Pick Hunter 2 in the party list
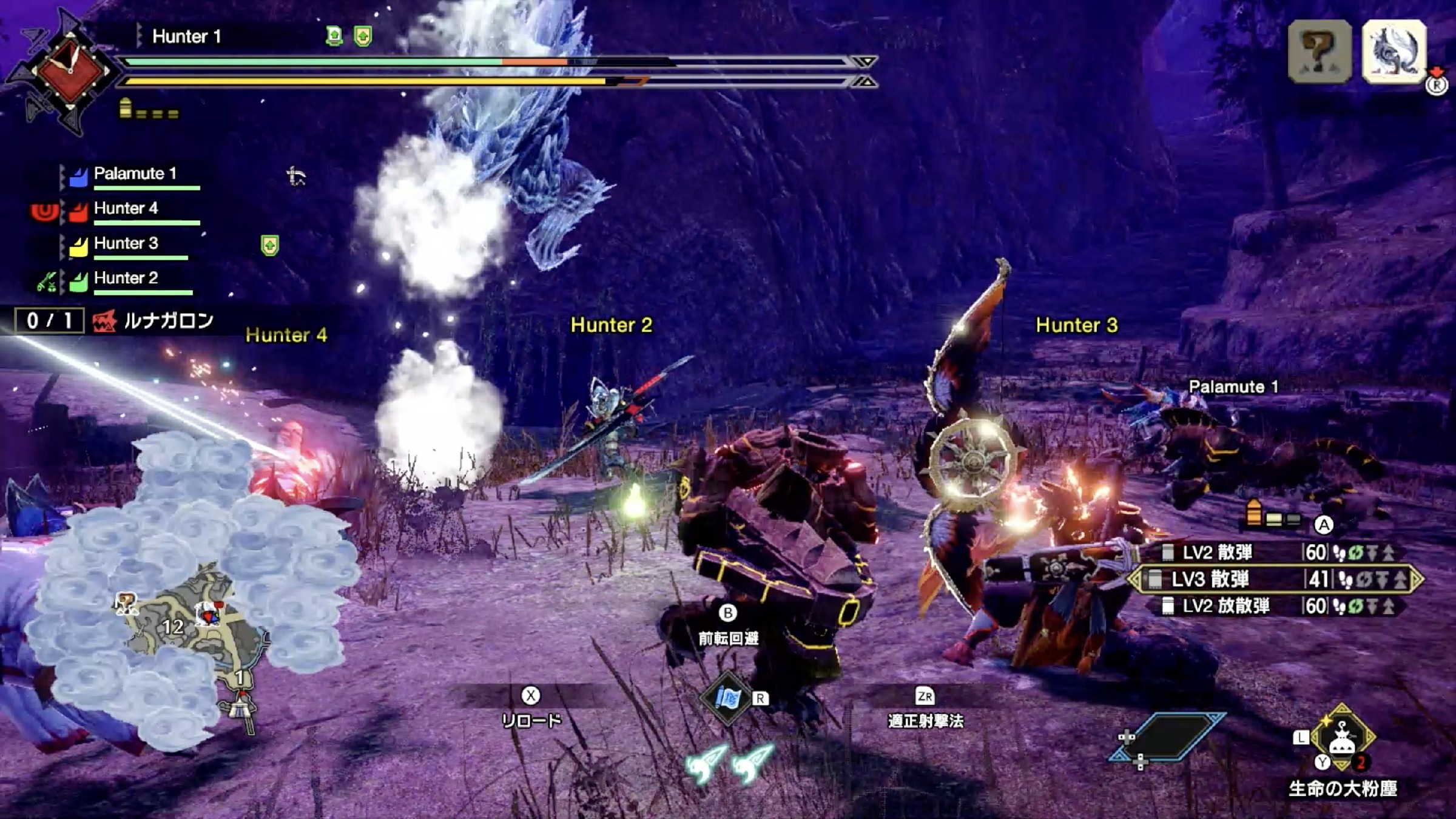 (125, 278)
